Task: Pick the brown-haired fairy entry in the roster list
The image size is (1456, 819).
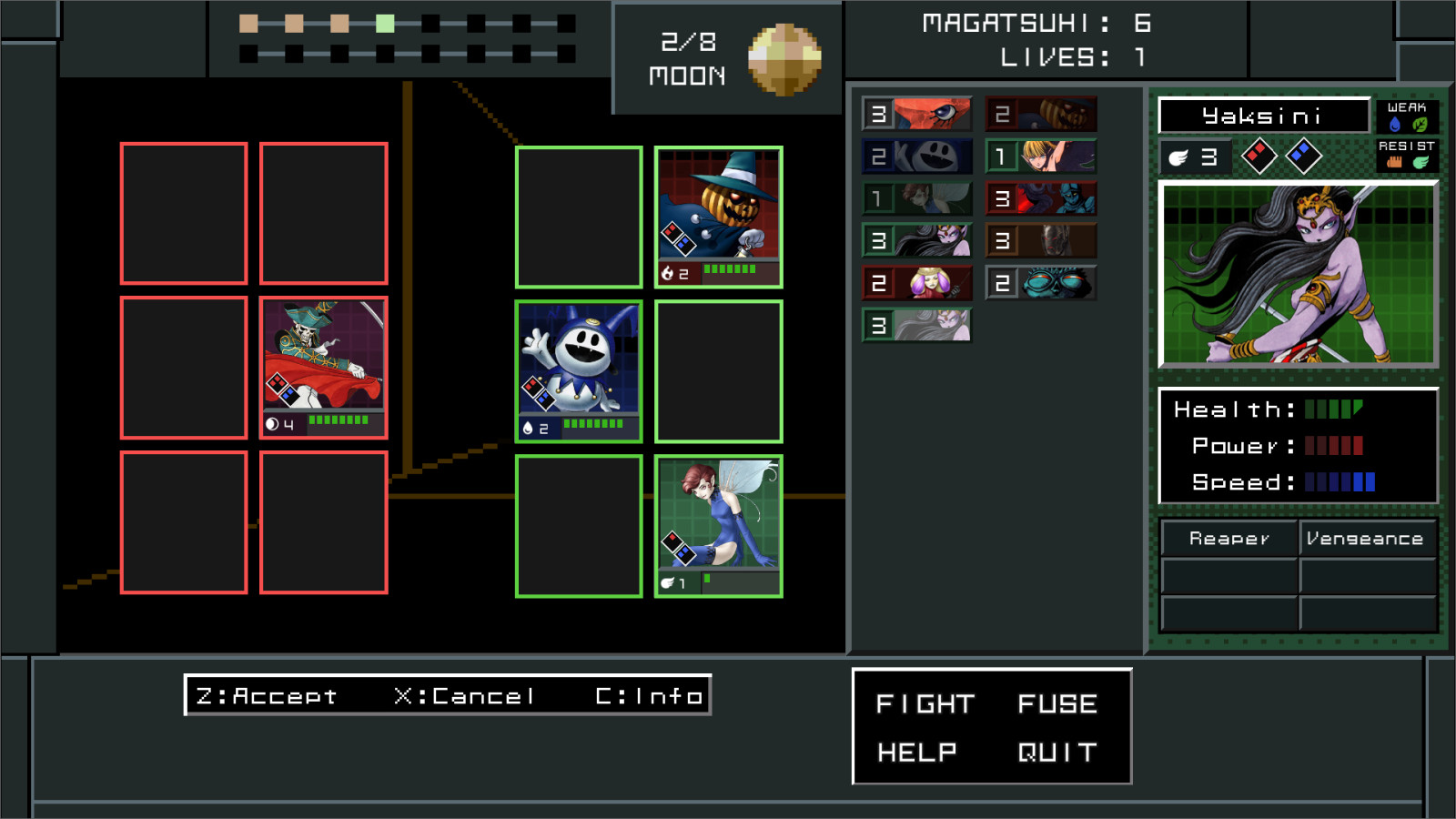Action: (917, 198)
